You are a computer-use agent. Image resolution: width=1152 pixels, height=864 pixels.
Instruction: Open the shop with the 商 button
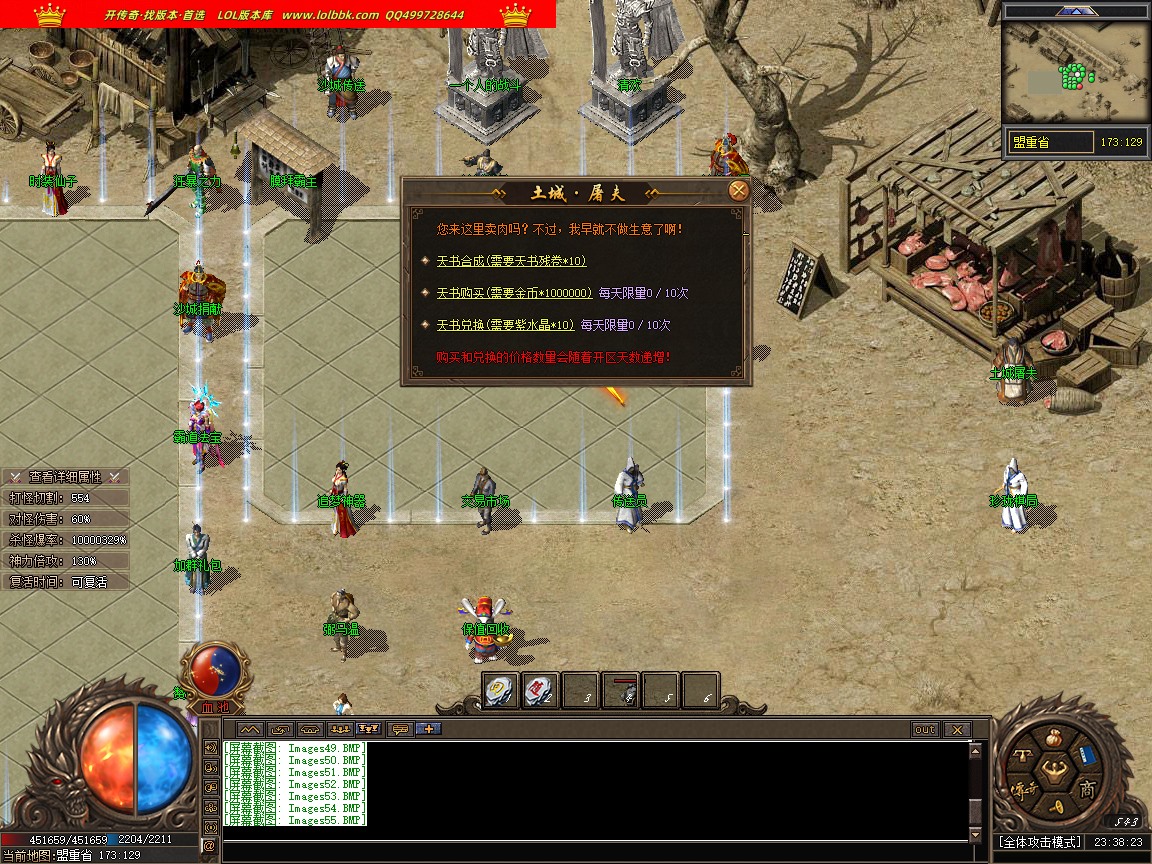click(x=1088, y=790)
